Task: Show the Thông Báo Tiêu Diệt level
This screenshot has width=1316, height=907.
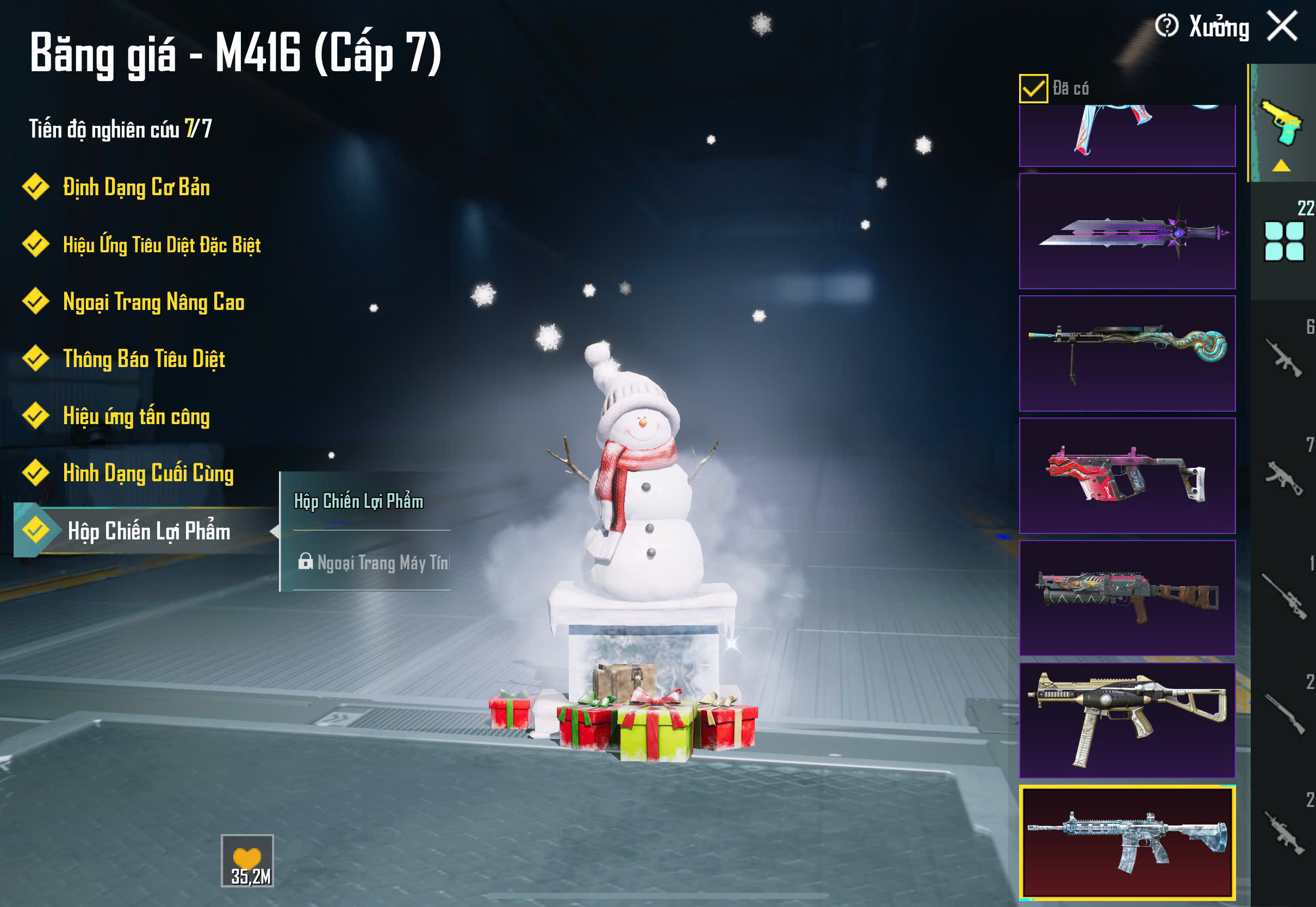Action: (x=144, y=359)
